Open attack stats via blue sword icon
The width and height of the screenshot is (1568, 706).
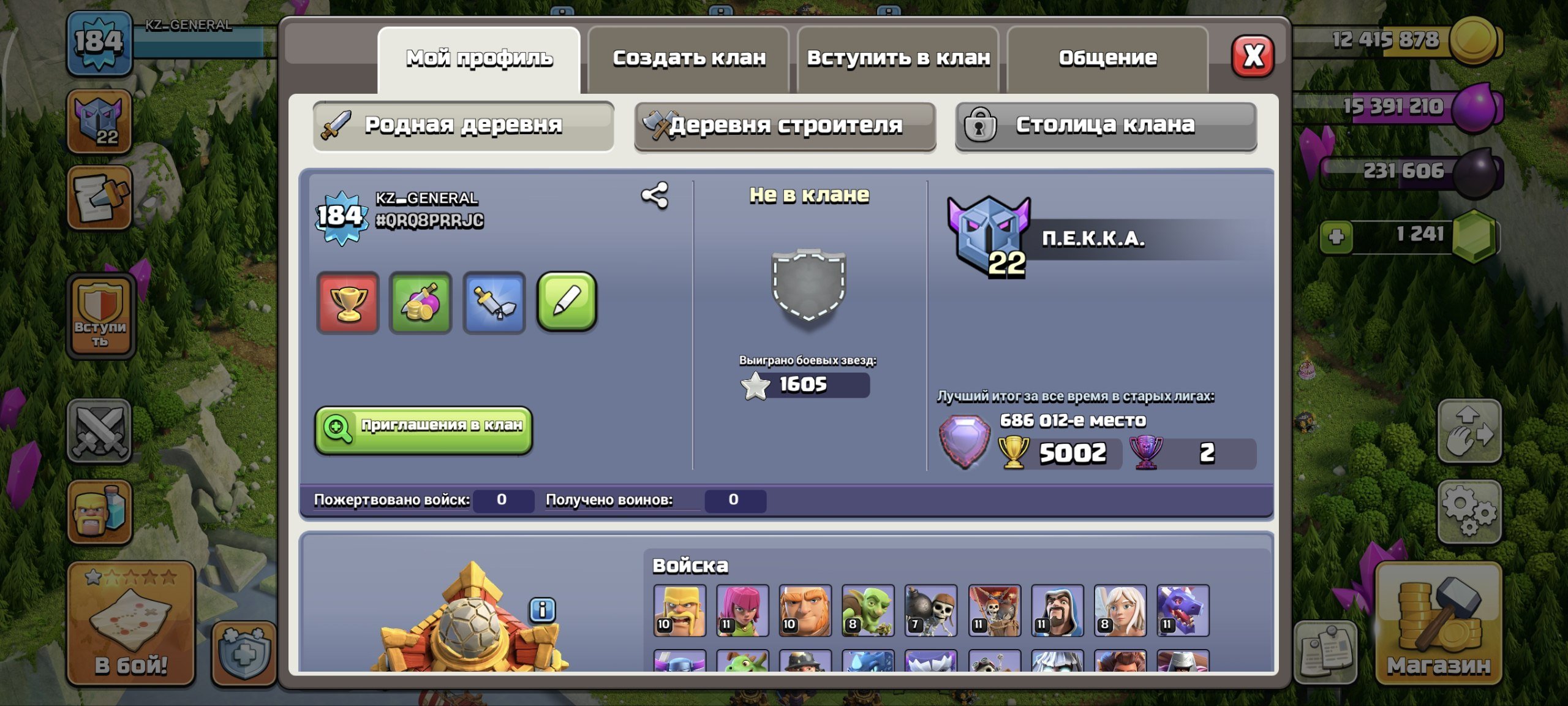[495, 303]
